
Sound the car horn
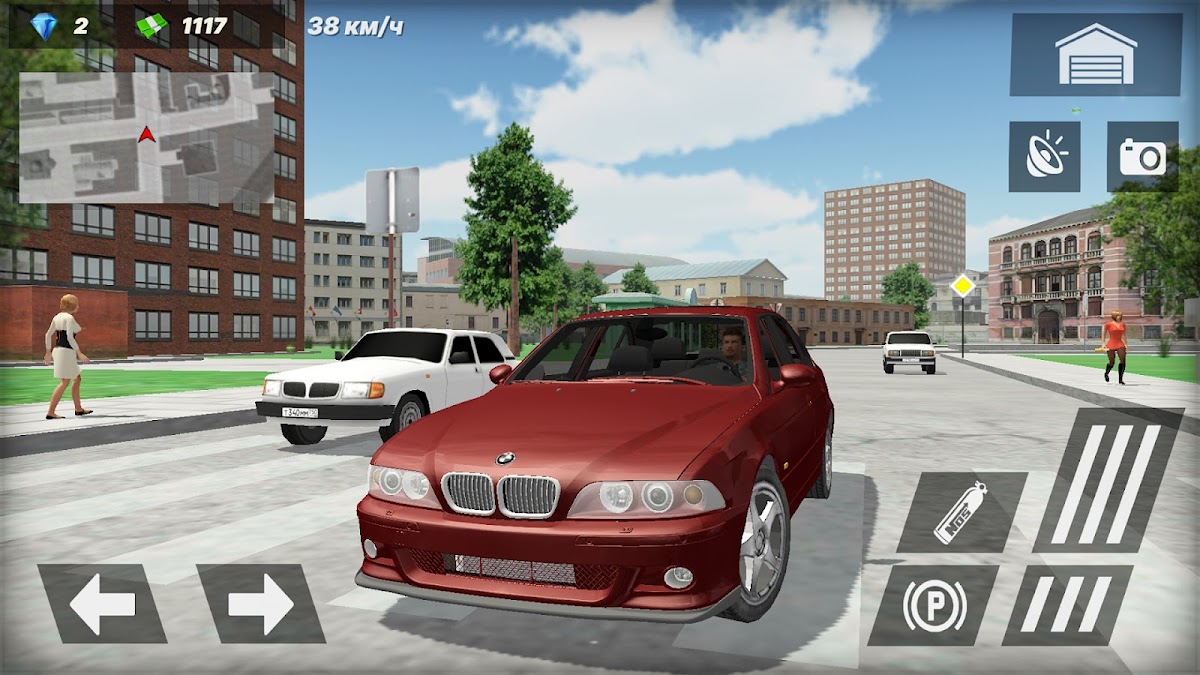coord(1044,157)
